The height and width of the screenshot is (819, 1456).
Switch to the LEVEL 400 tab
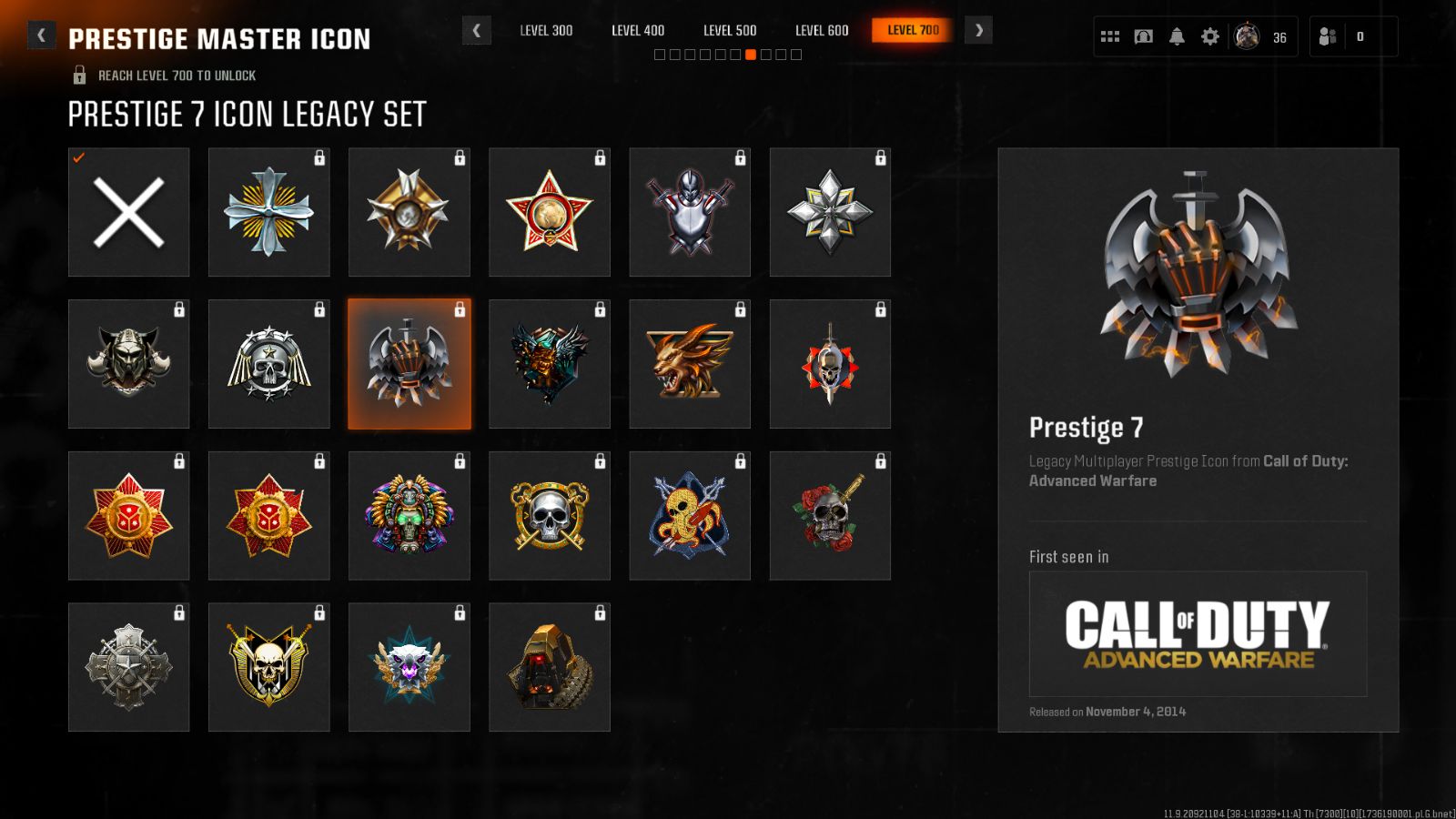coord(638,30)
